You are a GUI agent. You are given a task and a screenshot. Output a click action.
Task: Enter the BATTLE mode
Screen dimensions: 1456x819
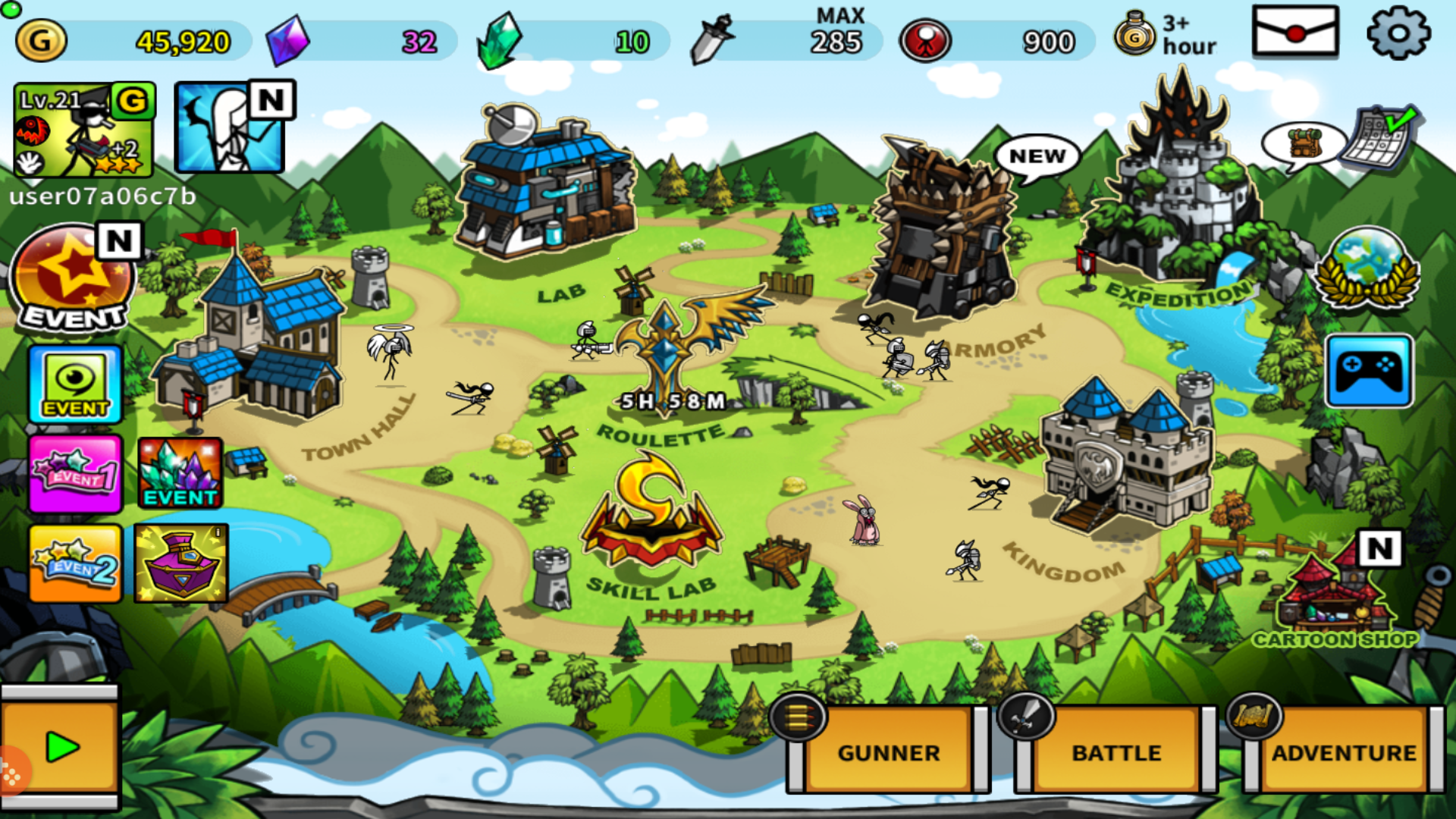tap(1116, 752)
